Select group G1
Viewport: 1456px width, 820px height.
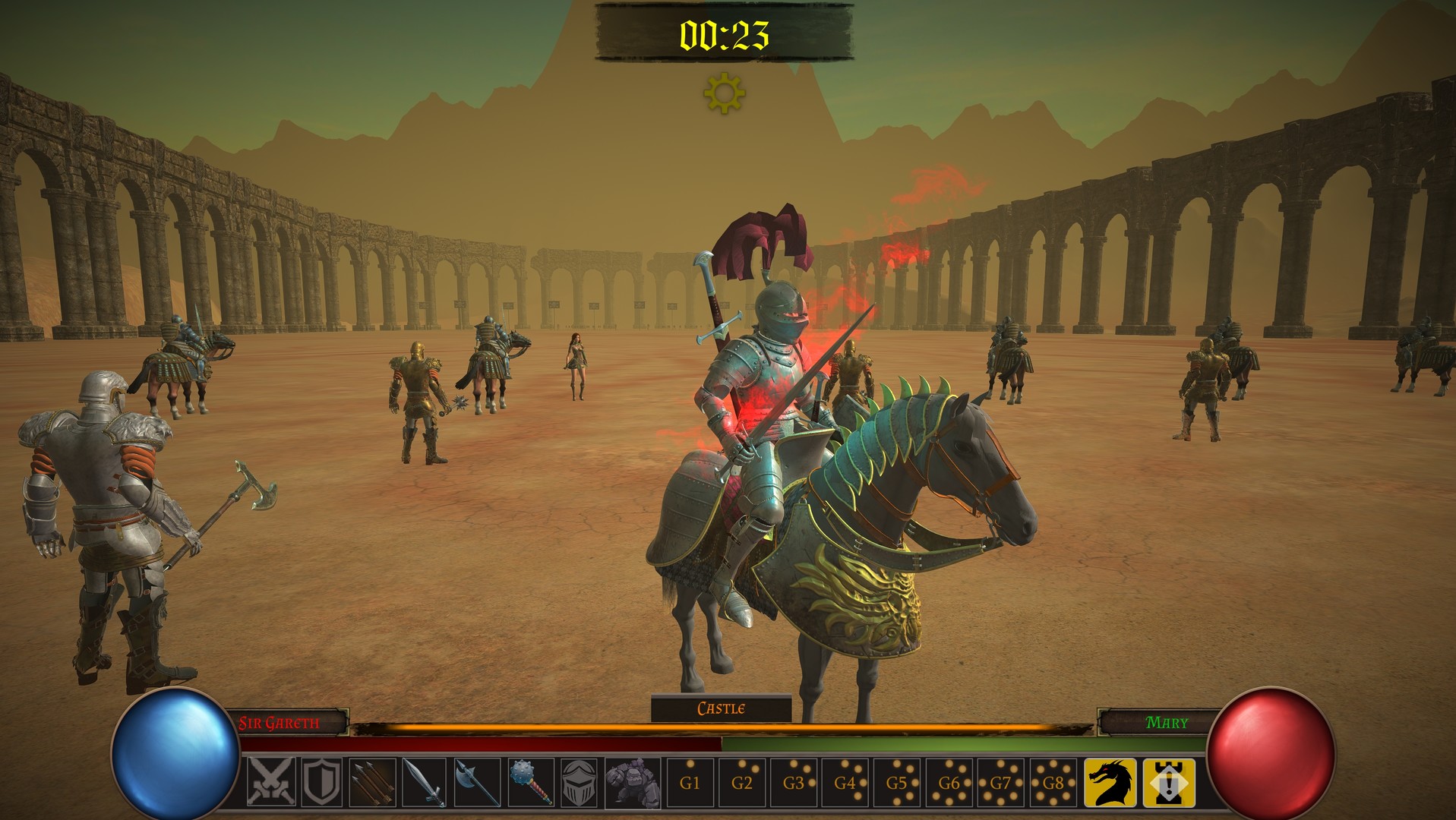(689, 782)
